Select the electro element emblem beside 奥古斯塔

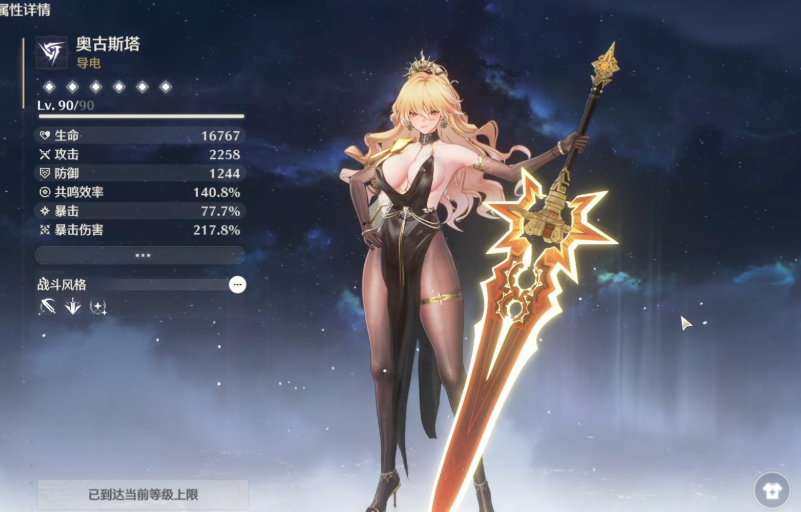[51, 53]
